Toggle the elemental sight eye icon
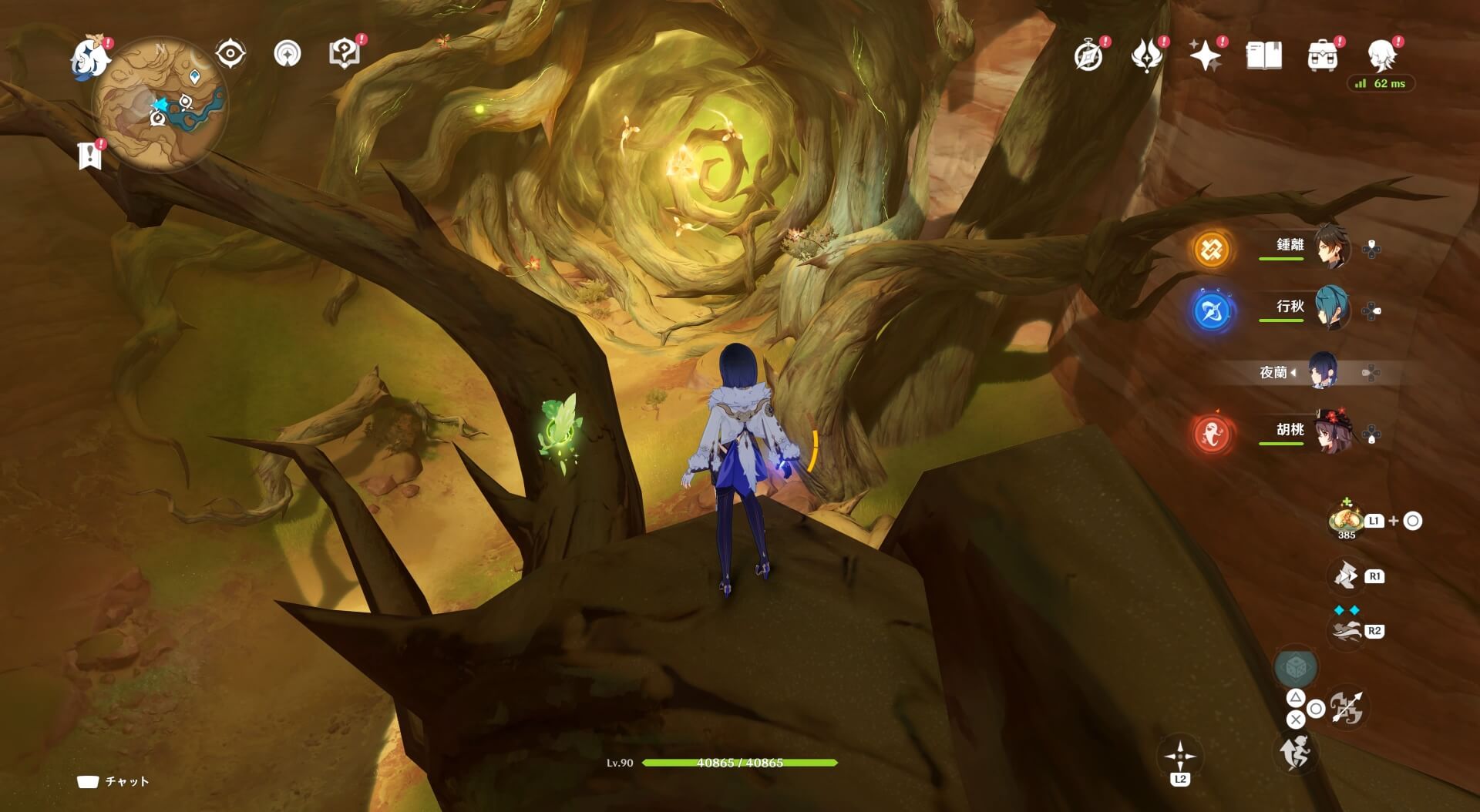This screenshot has height=812, width=1480. click(x=230, y=54)
